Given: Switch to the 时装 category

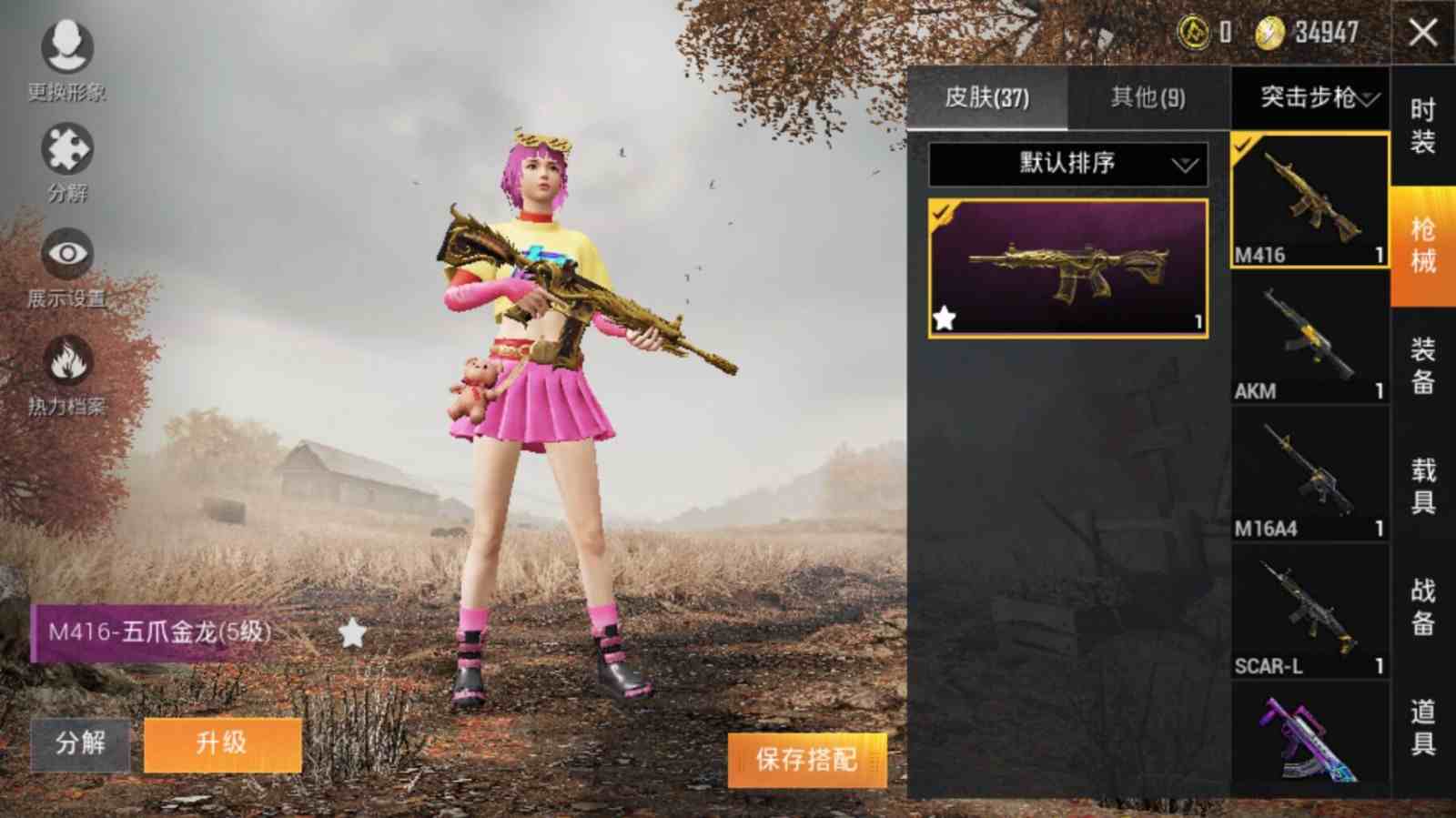Looking at the screenshot, I should click(x=1423, y=126).
